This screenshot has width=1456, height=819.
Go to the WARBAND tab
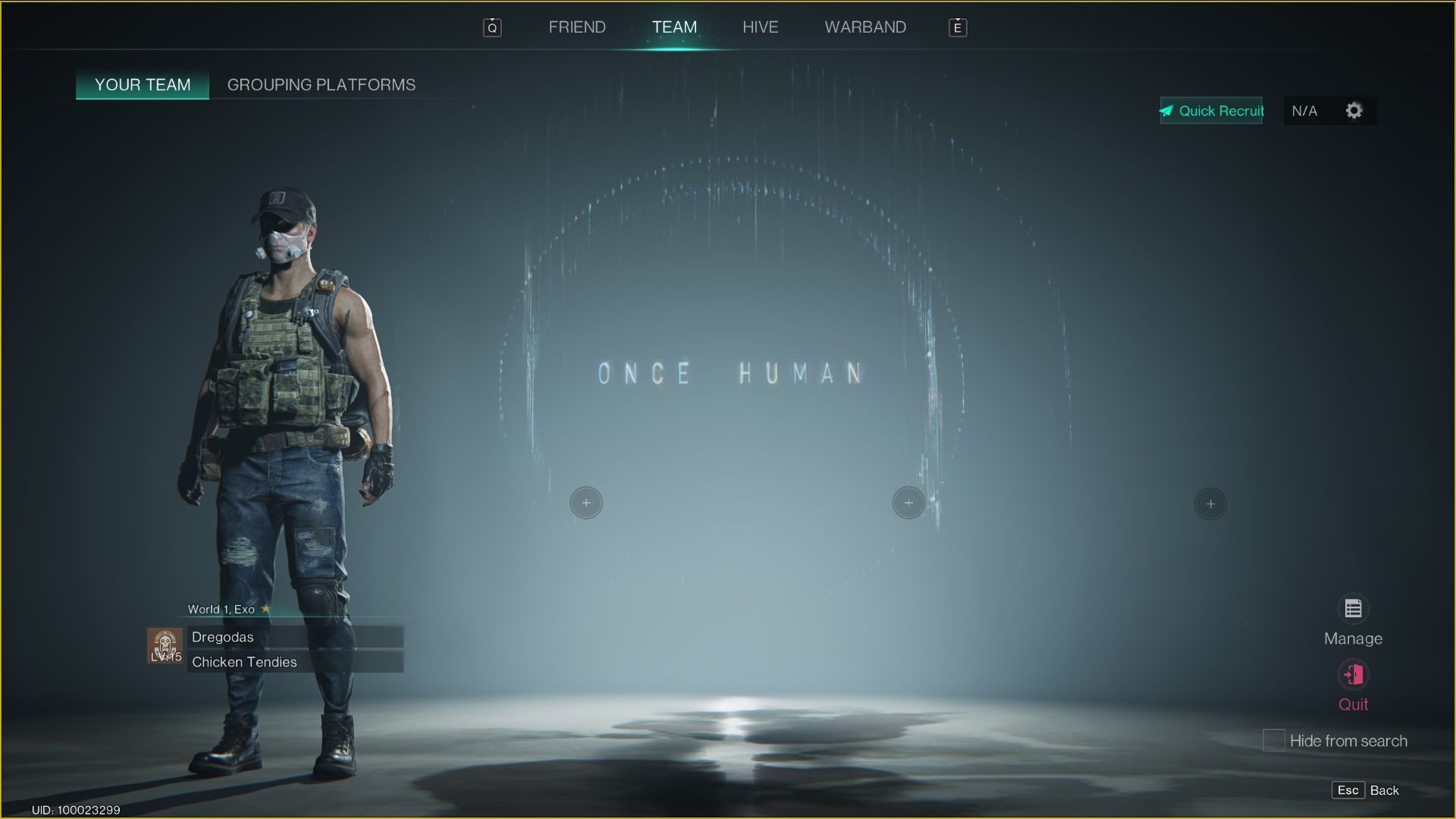coord(865,27)
